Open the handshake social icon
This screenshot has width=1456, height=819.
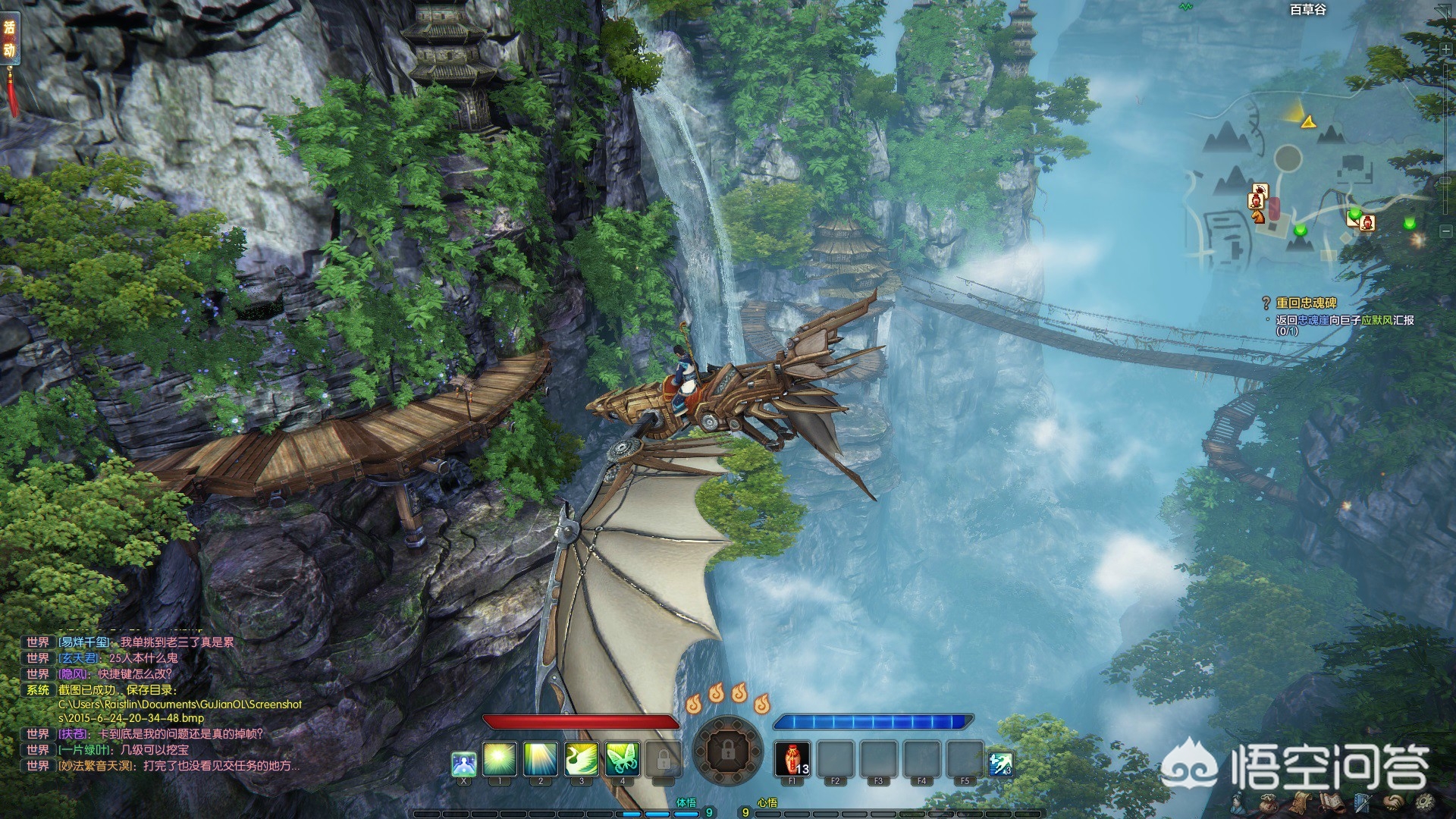coord(1394,802)
